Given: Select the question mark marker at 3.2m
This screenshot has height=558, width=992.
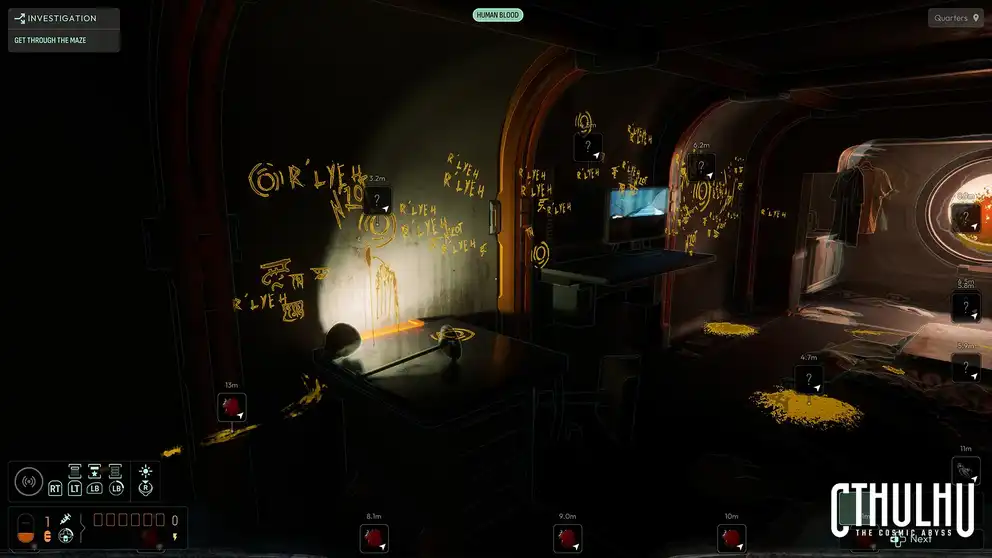Looking at the screenshot, I should pyautogui.click(x=377, y=201).
